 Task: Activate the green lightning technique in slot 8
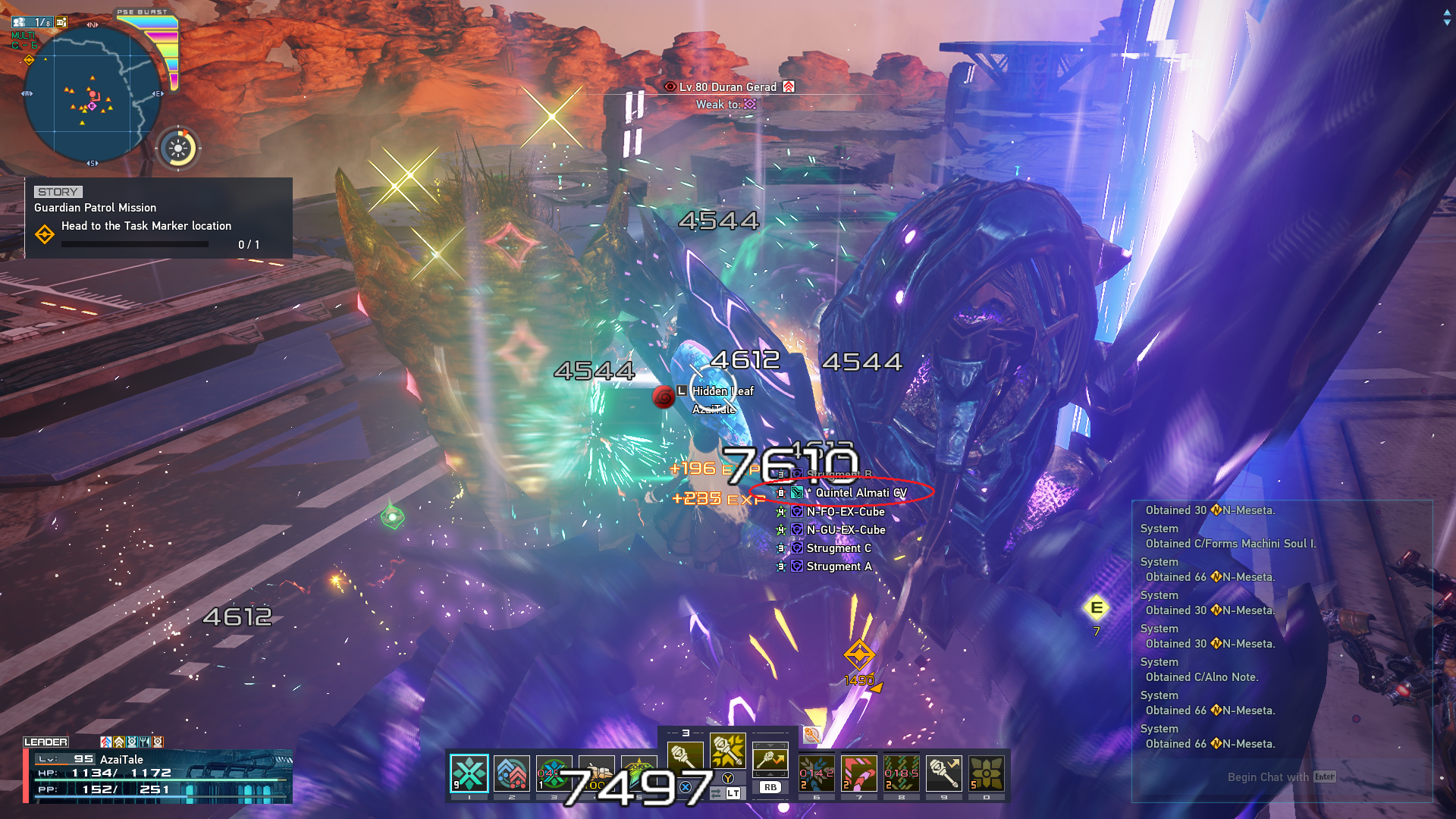tap(902, 773)
